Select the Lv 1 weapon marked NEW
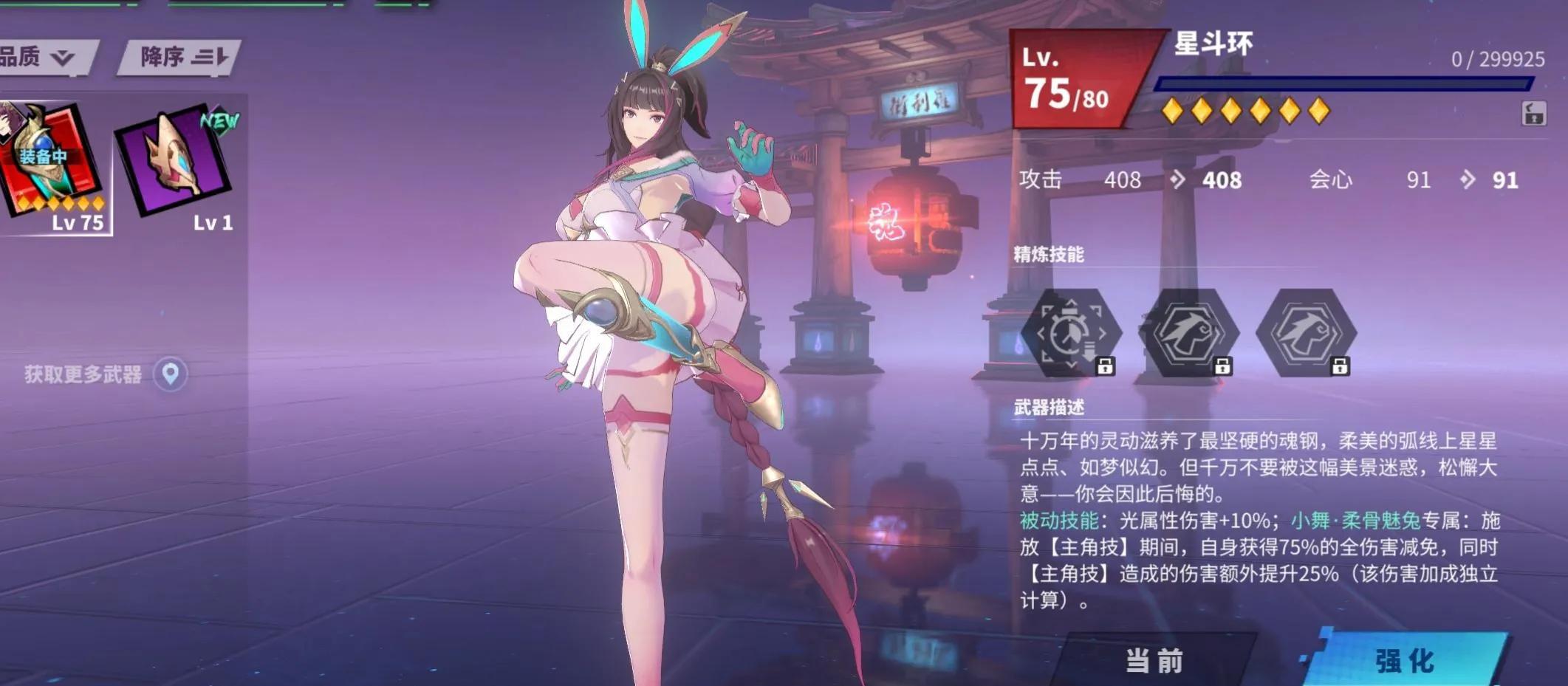The image size is (1568, 686). click(175, 162)
